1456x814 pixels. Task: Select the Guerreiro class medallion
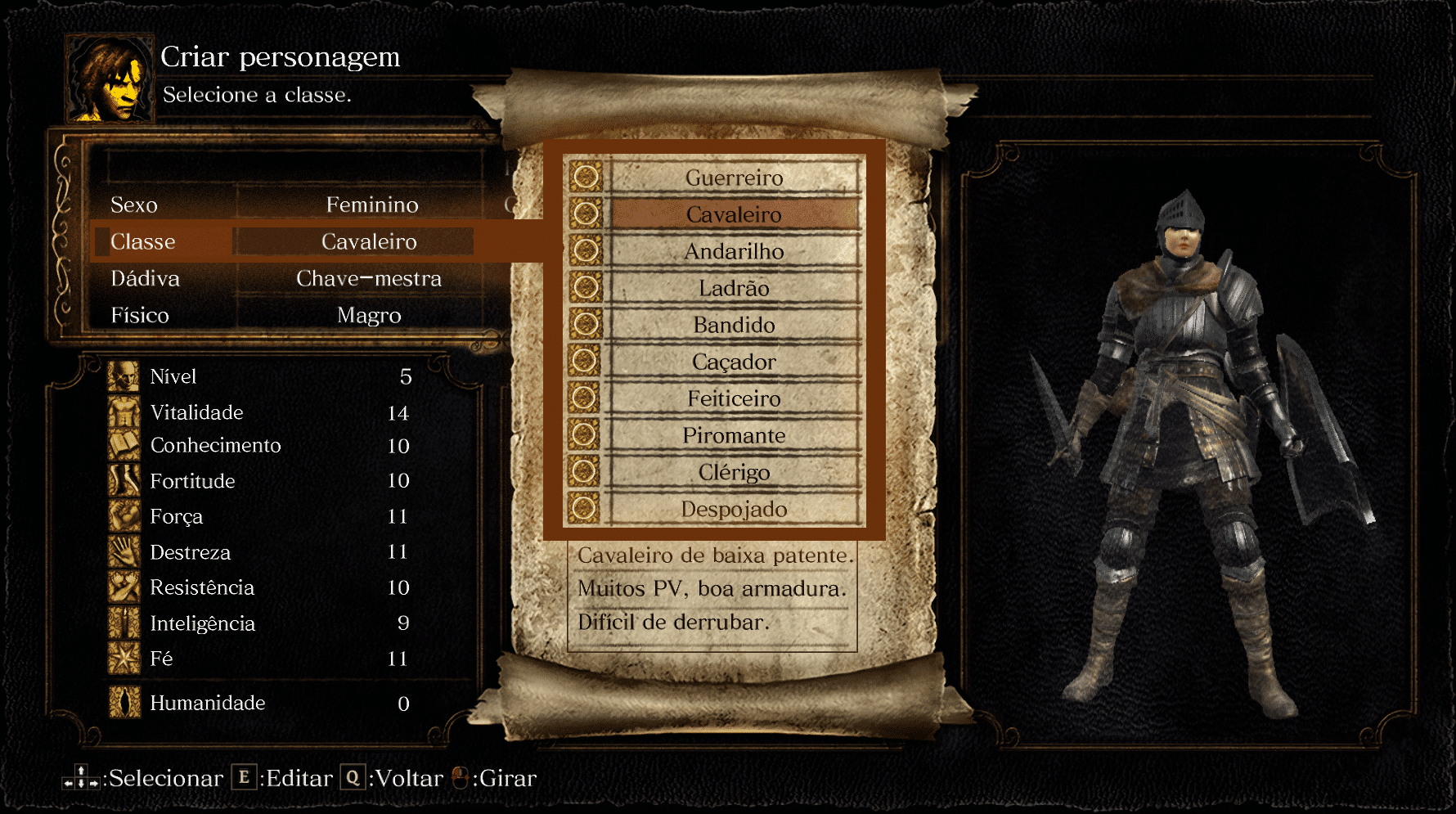click(586, 178)
